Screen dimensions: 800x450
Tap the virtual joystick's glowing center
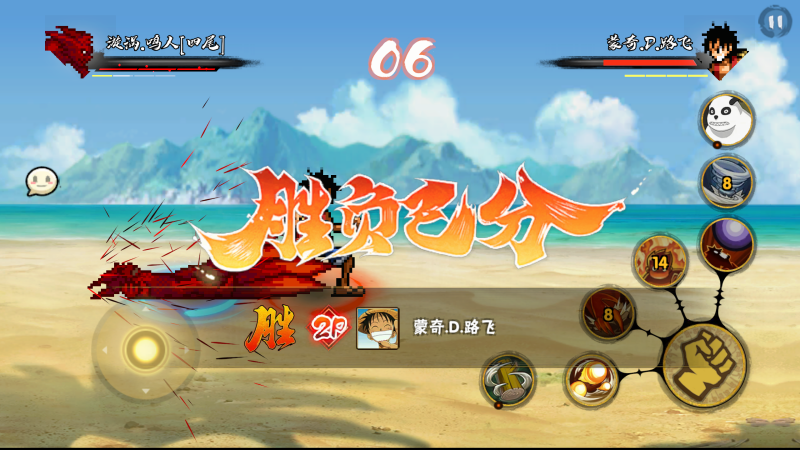coord(146,349)
